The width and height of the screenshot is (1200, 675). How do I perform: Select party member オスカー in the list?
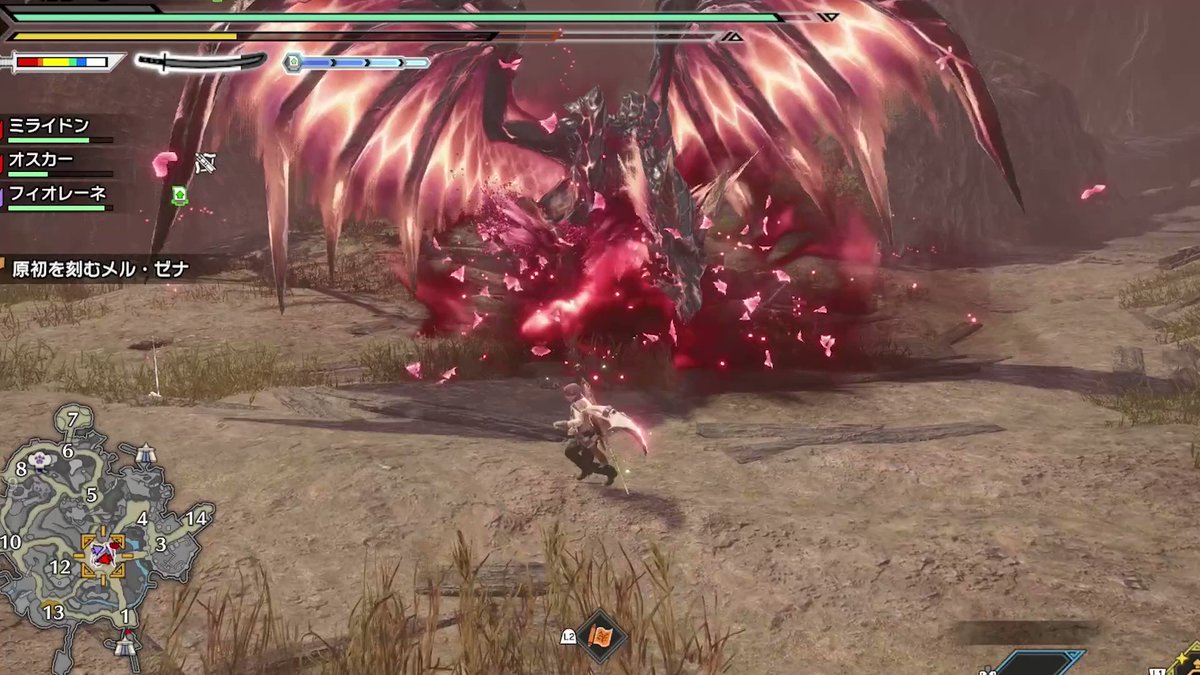point(41,160)
